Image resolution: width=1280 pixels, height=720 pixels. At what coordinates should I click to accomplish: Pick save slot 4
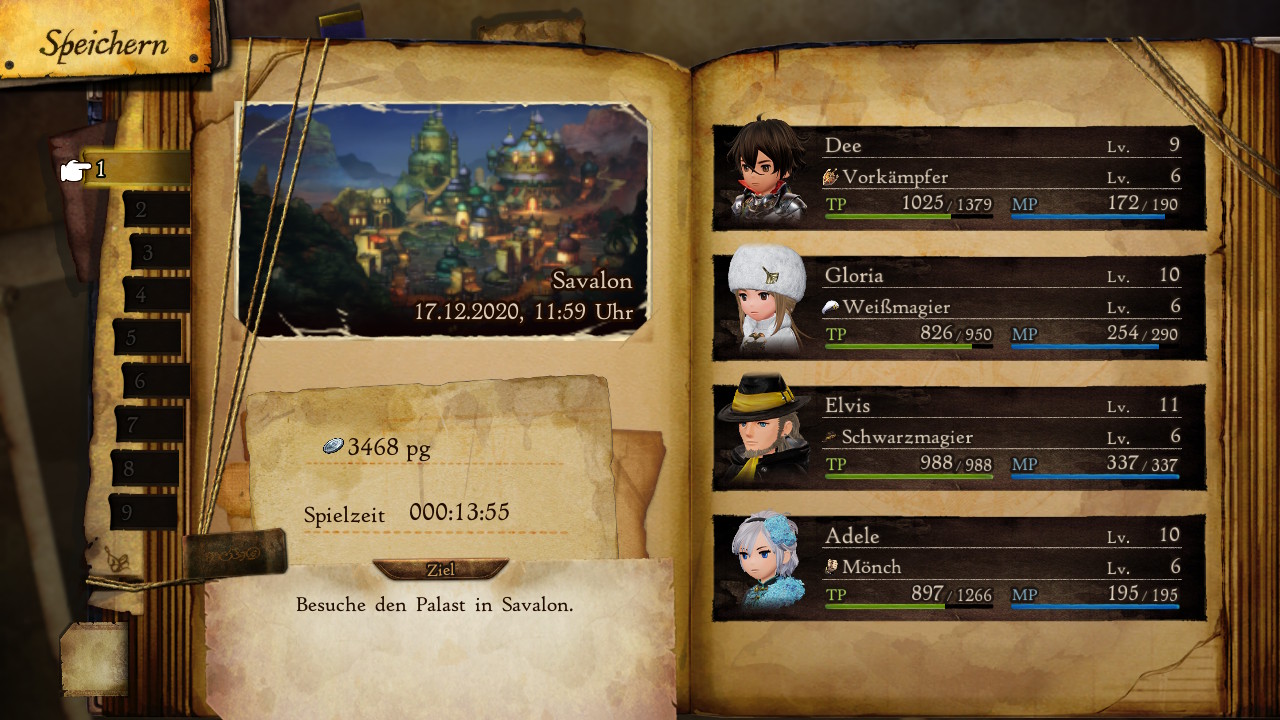155,295
